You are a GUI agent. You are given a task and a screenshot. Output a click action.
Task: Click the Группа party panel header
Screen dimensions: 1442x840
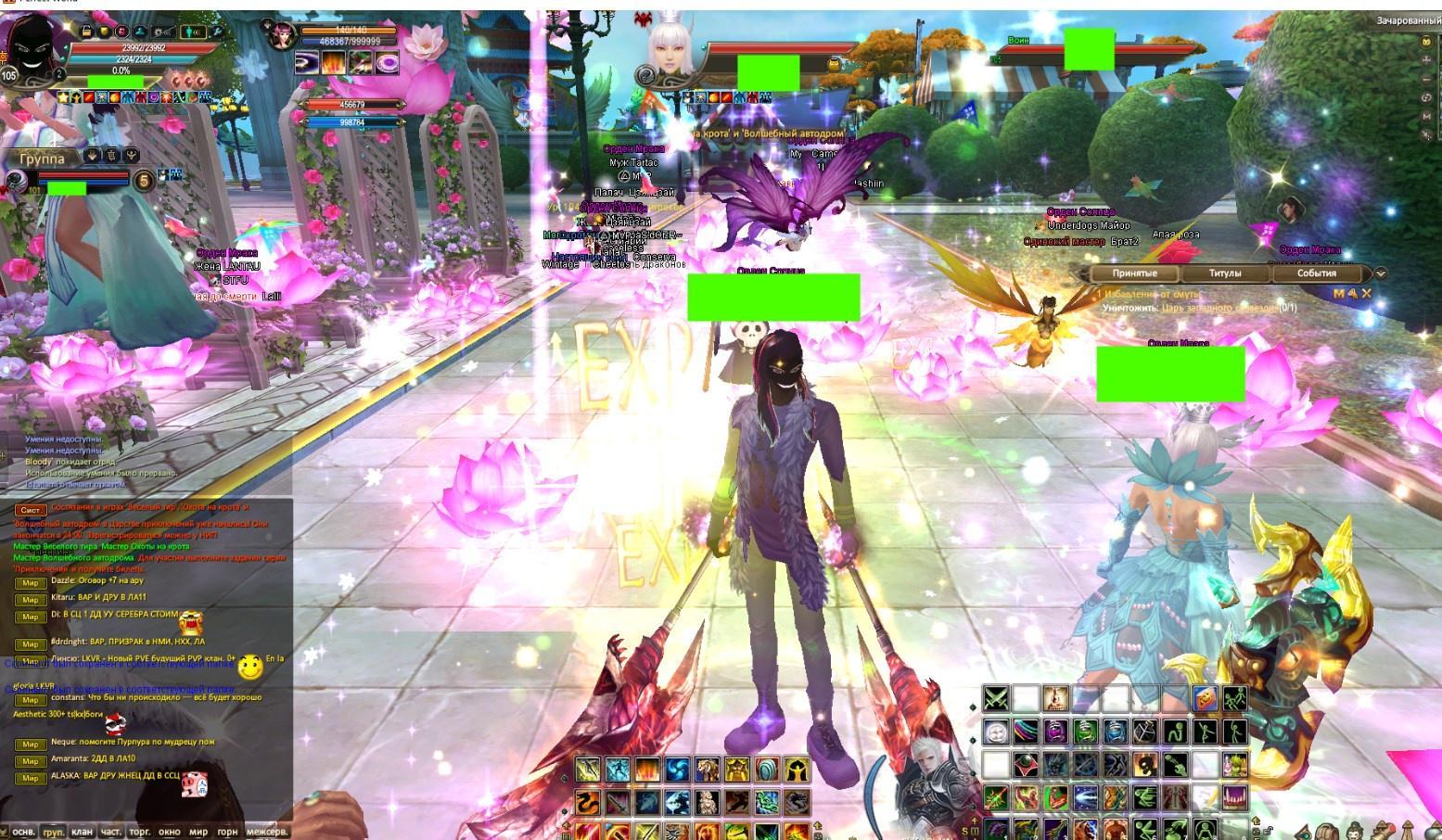[x=43, y=159]
